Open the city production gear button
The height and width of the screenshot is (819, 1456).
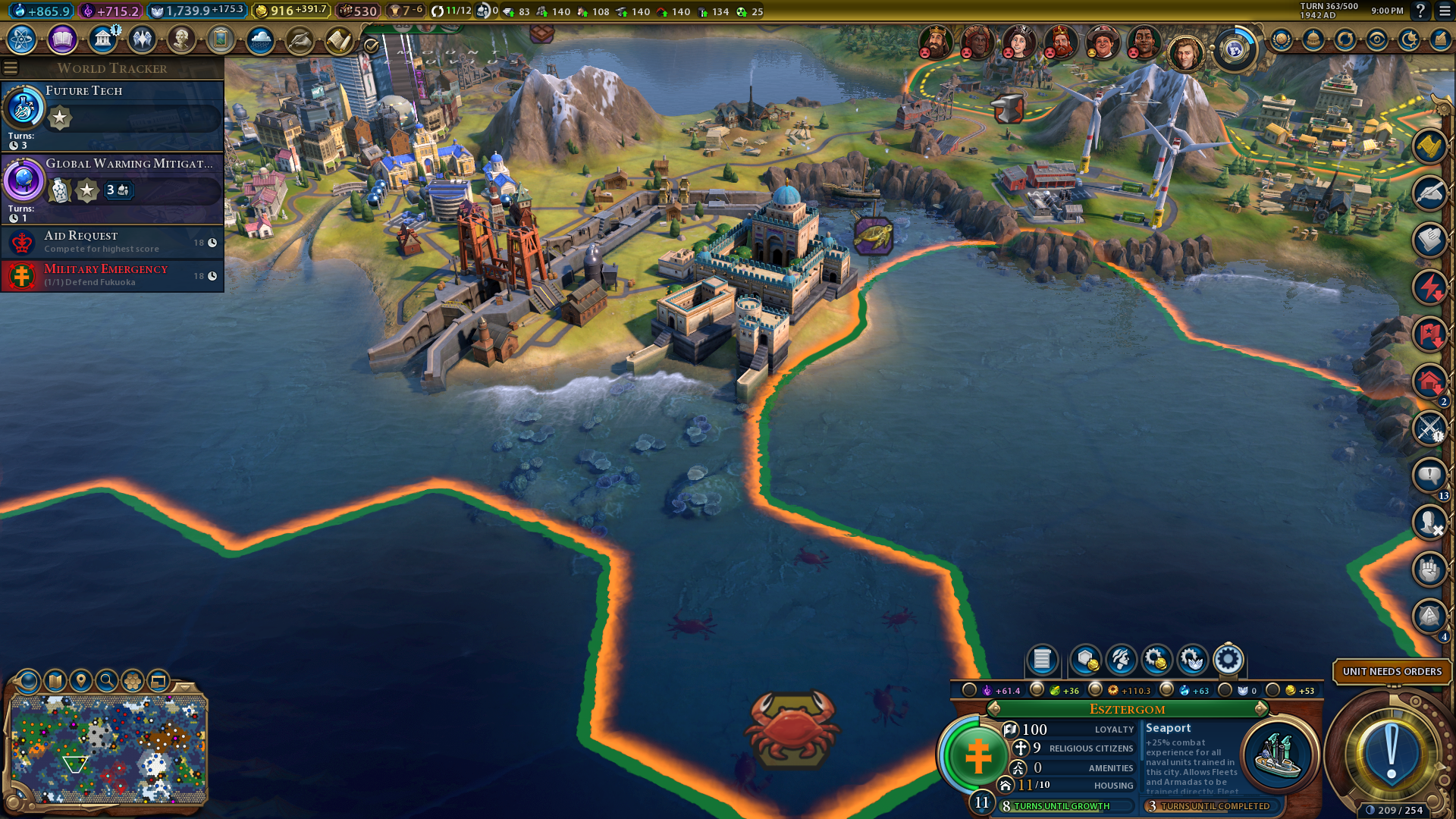point(1228,660)
